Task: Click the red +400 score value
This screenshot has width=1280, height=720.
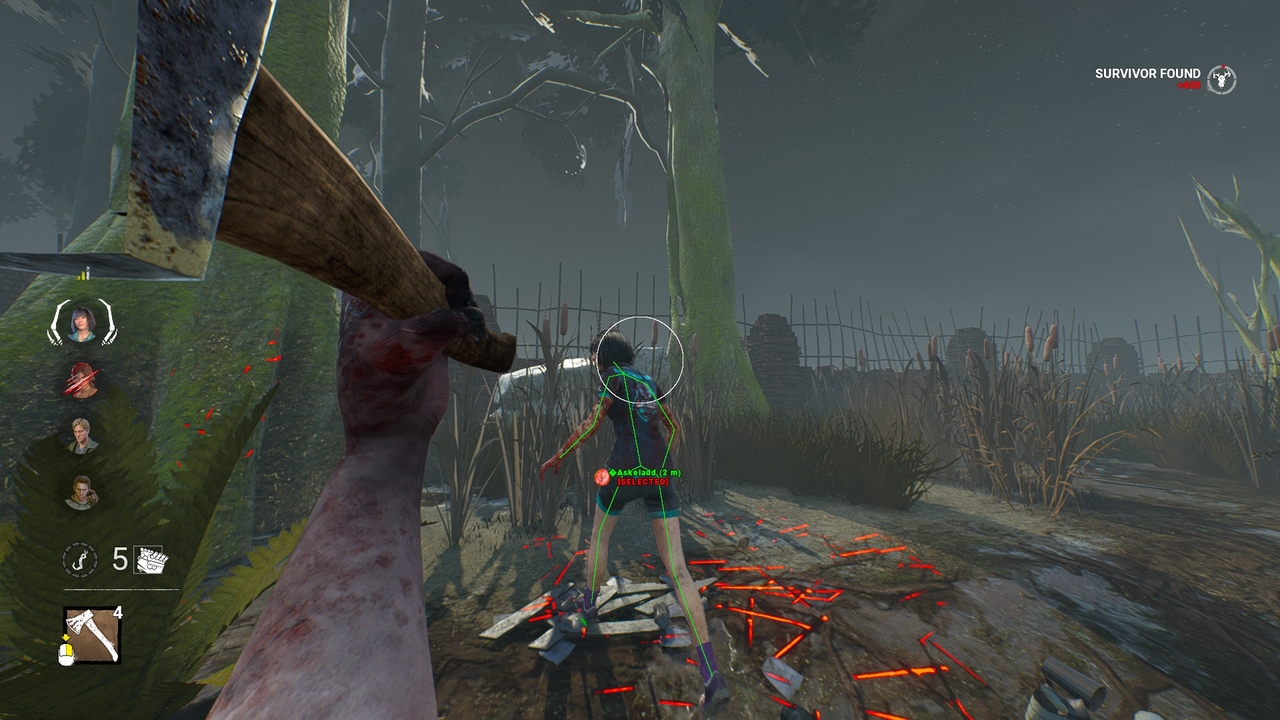Action: click(x=1189, y=85)
